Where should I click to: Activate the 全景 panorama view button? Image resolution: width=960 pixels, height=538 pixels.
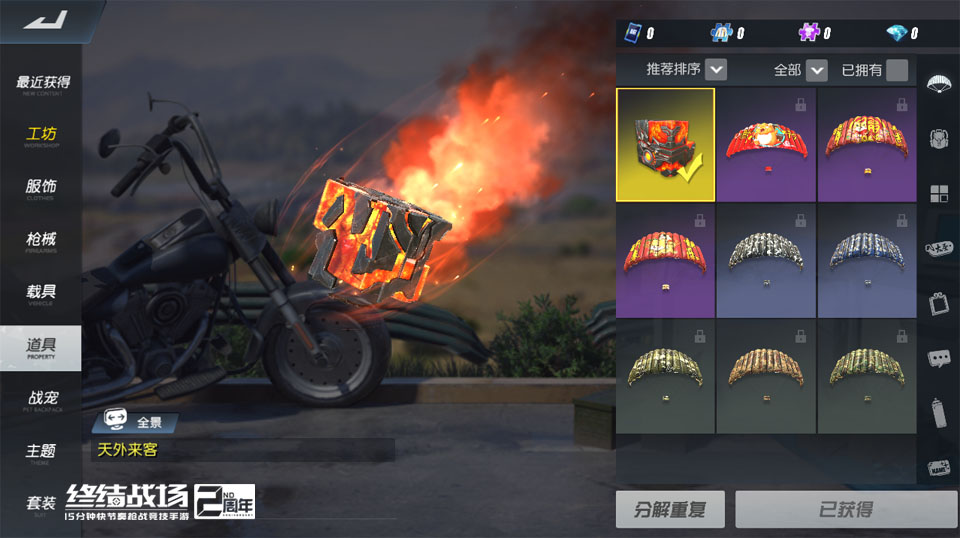click(135, 422)
